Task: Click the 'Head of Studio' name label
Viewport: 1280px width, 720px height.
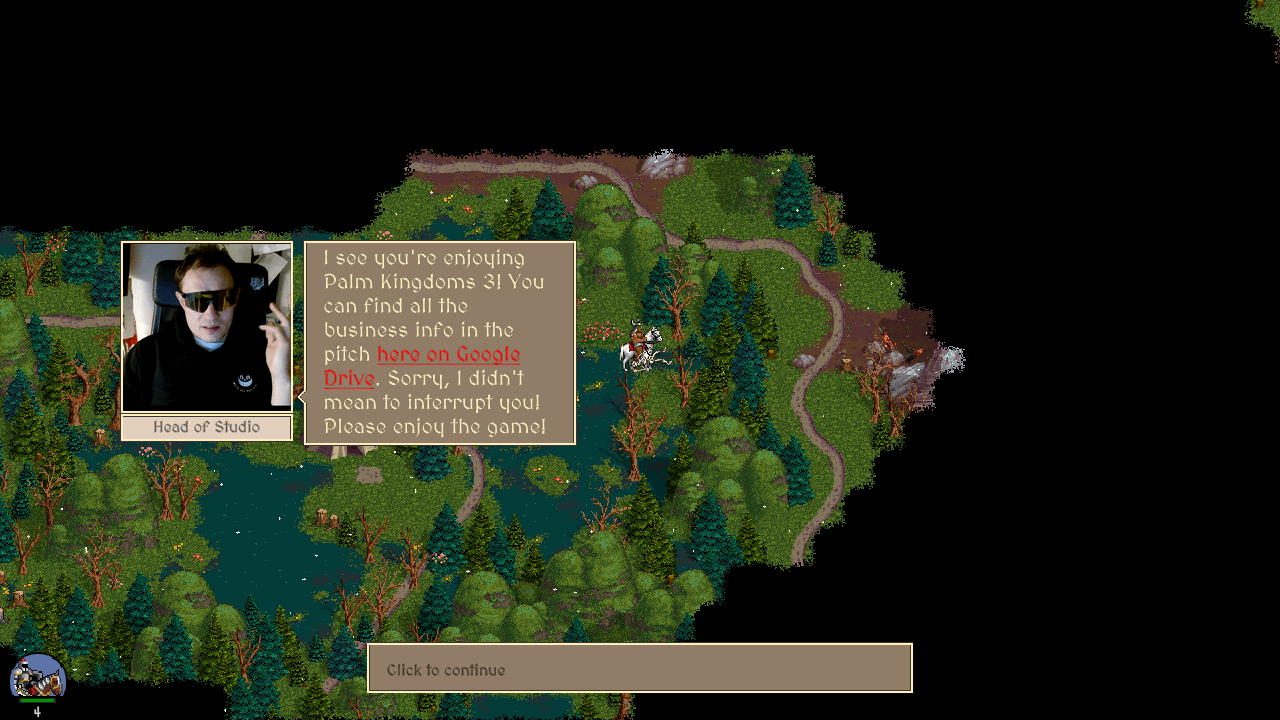Action: pos(206,427)
